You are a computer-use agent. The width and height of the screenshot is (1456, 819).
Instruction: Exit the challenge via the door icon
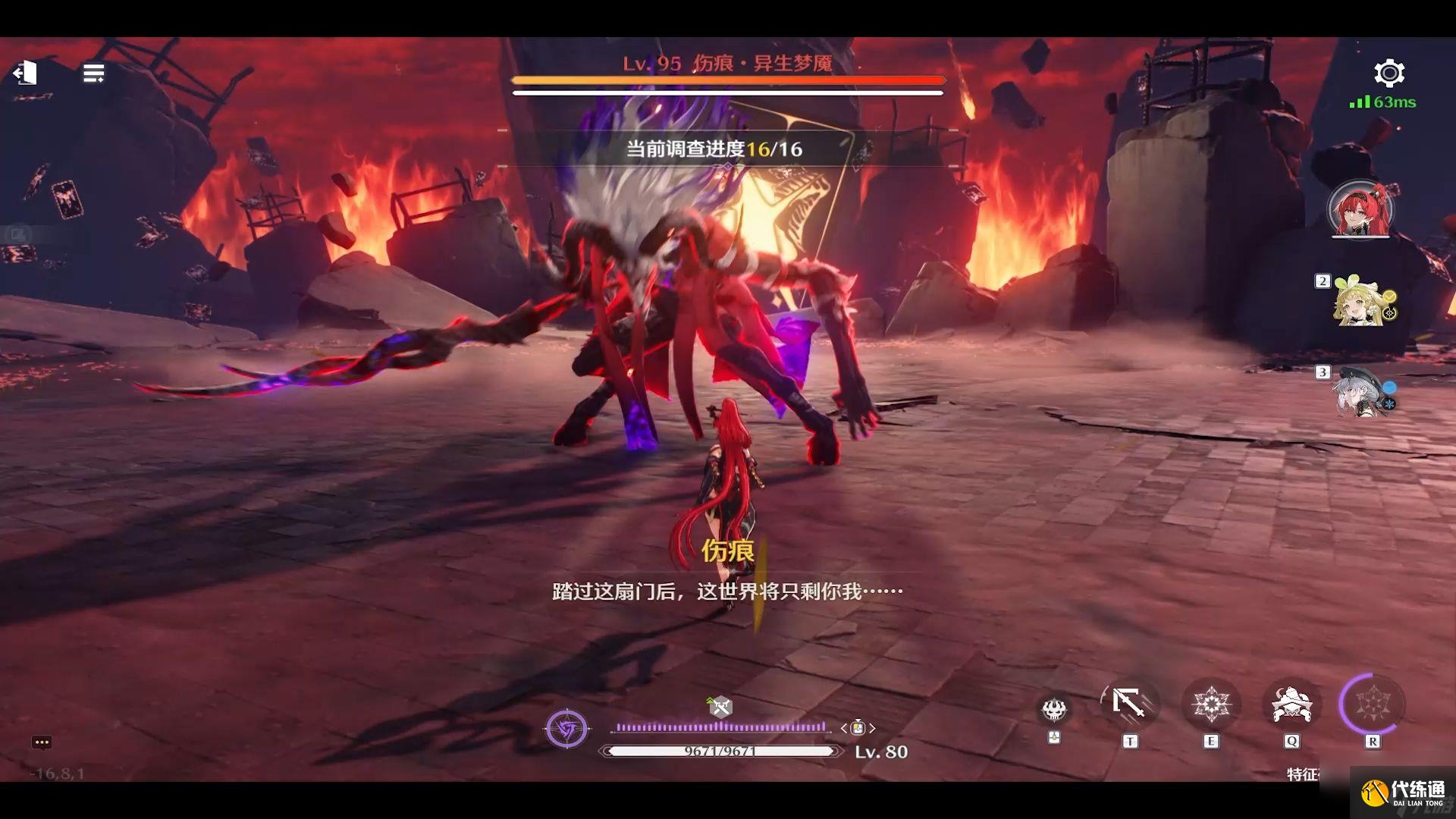coord(25,73)
